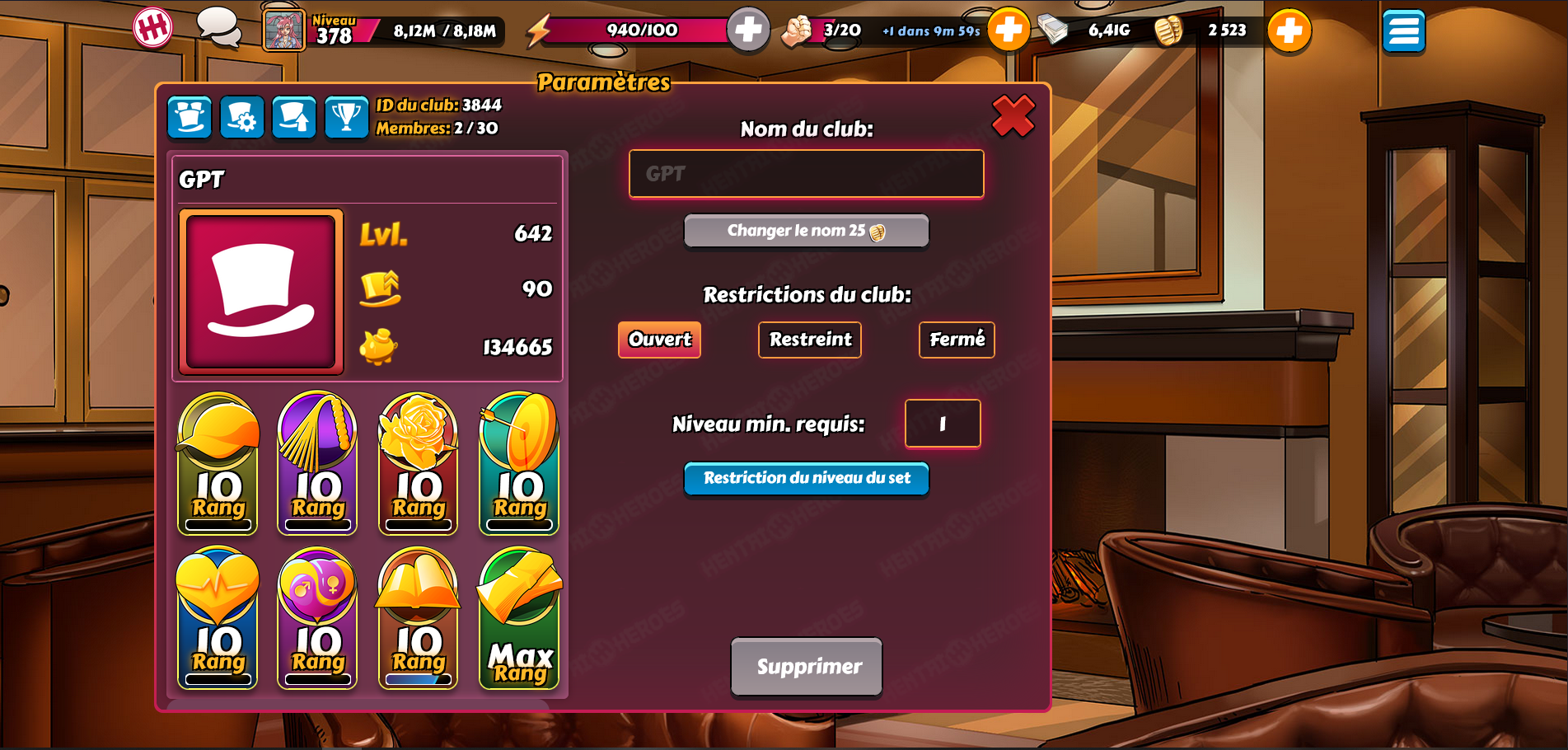Click the Changer le nom button
Image resolution: width=1568 pixels, height=750 pixels.
(806, 232)
